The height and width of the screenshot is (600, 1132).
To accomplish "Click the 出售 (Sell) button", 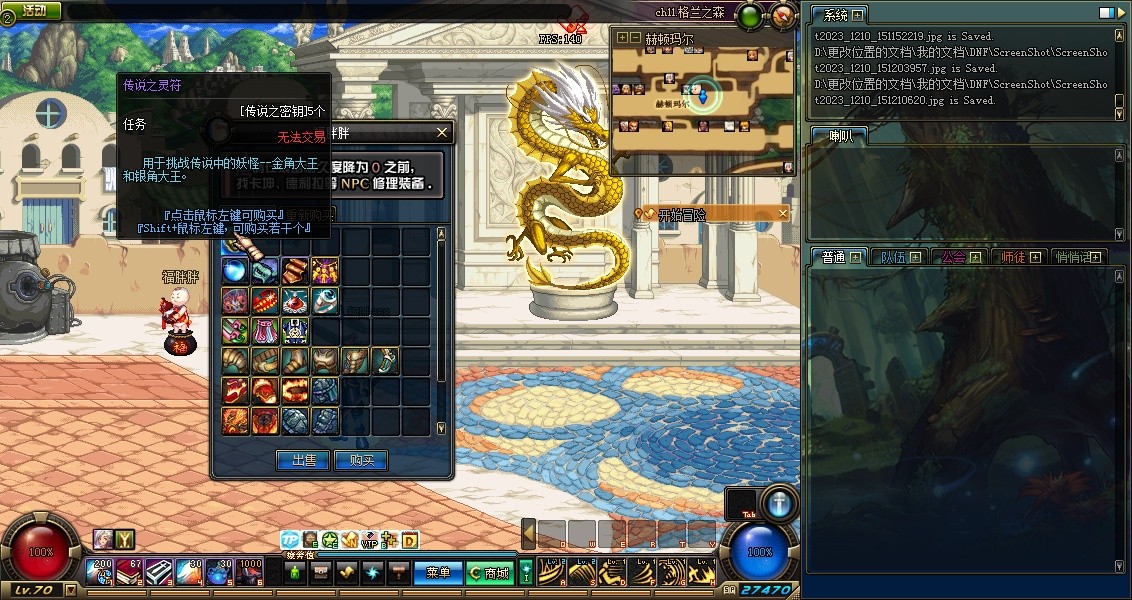I will pyautogui.click(x=303, y=460).
